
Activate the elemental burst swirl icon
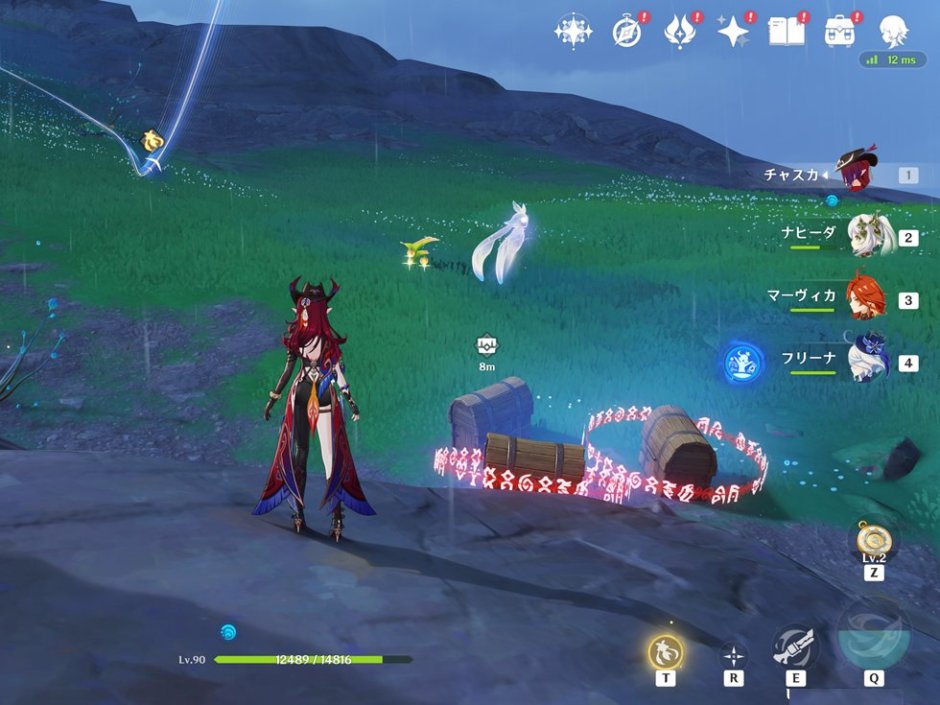873,636
